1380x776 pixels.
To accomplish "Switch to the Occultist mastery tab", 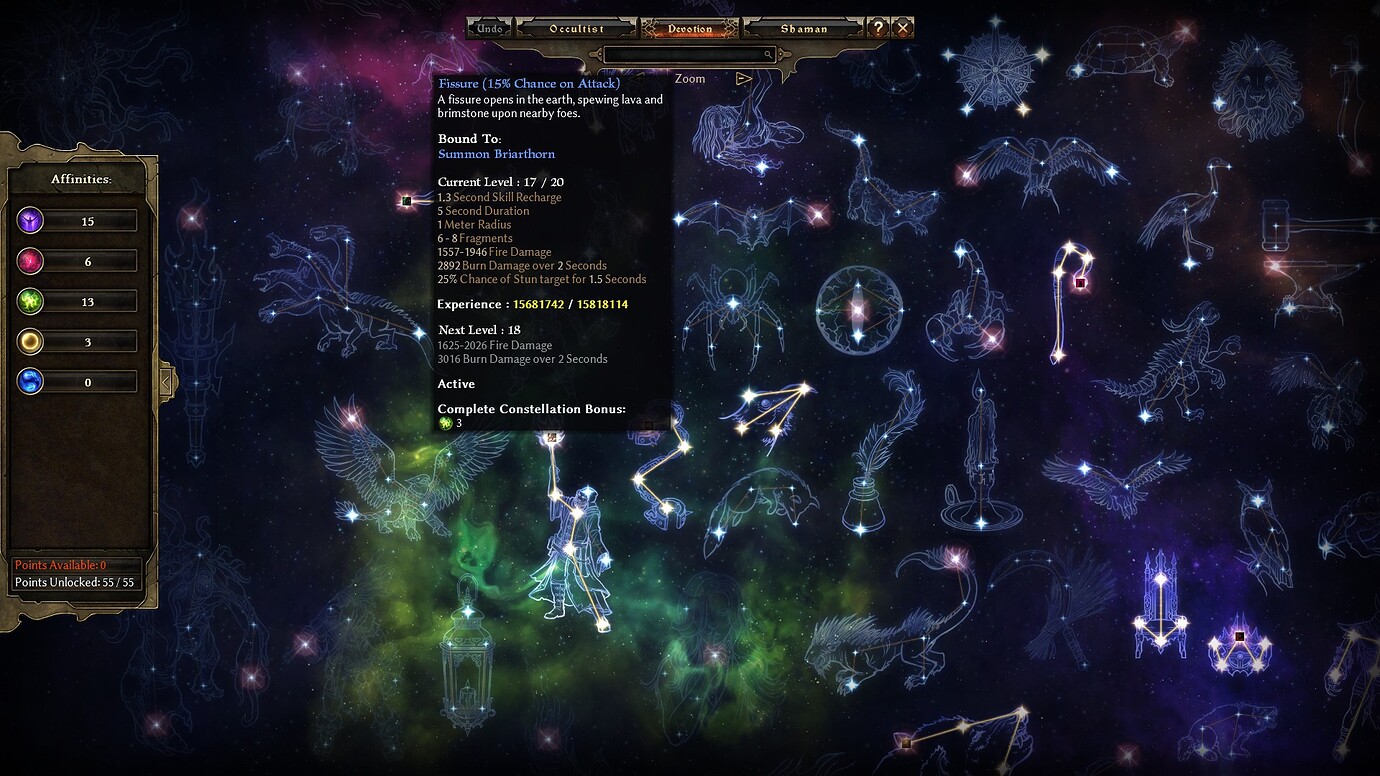I will tap(577, 29).
